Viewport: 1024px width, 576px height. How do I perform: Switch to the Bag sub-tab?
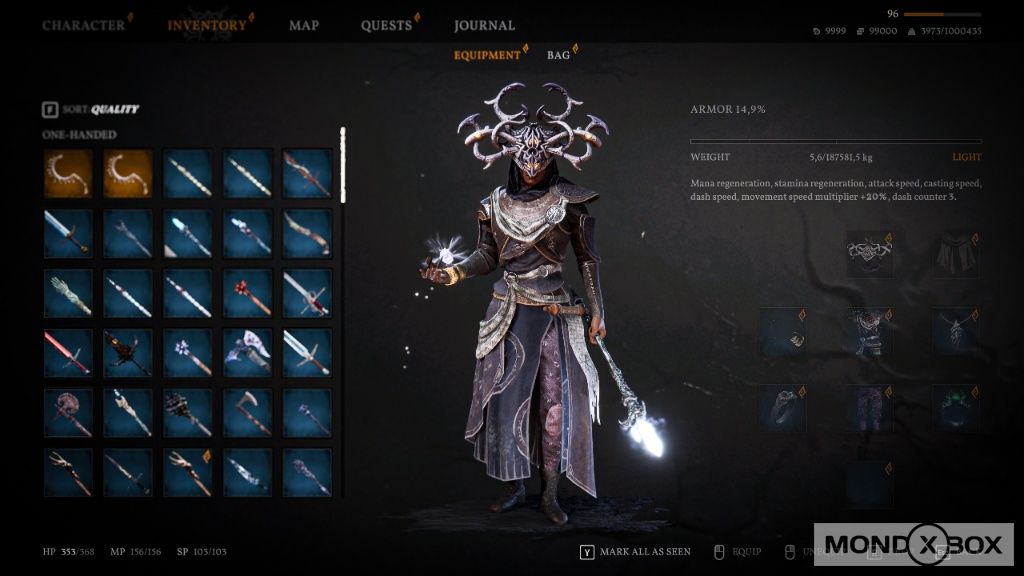point(558,55)
